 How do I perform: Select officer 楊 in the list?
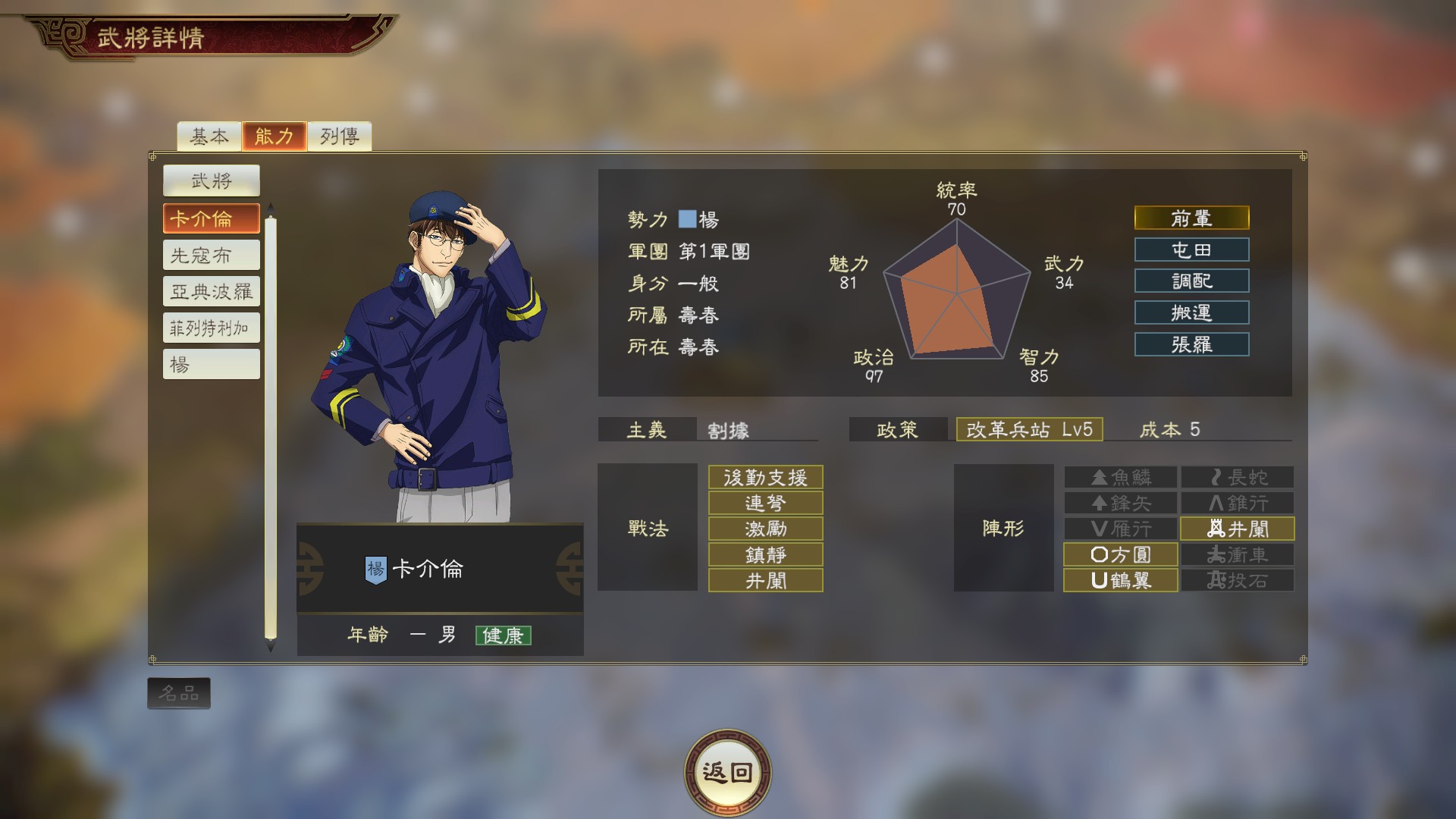[211, 364]
